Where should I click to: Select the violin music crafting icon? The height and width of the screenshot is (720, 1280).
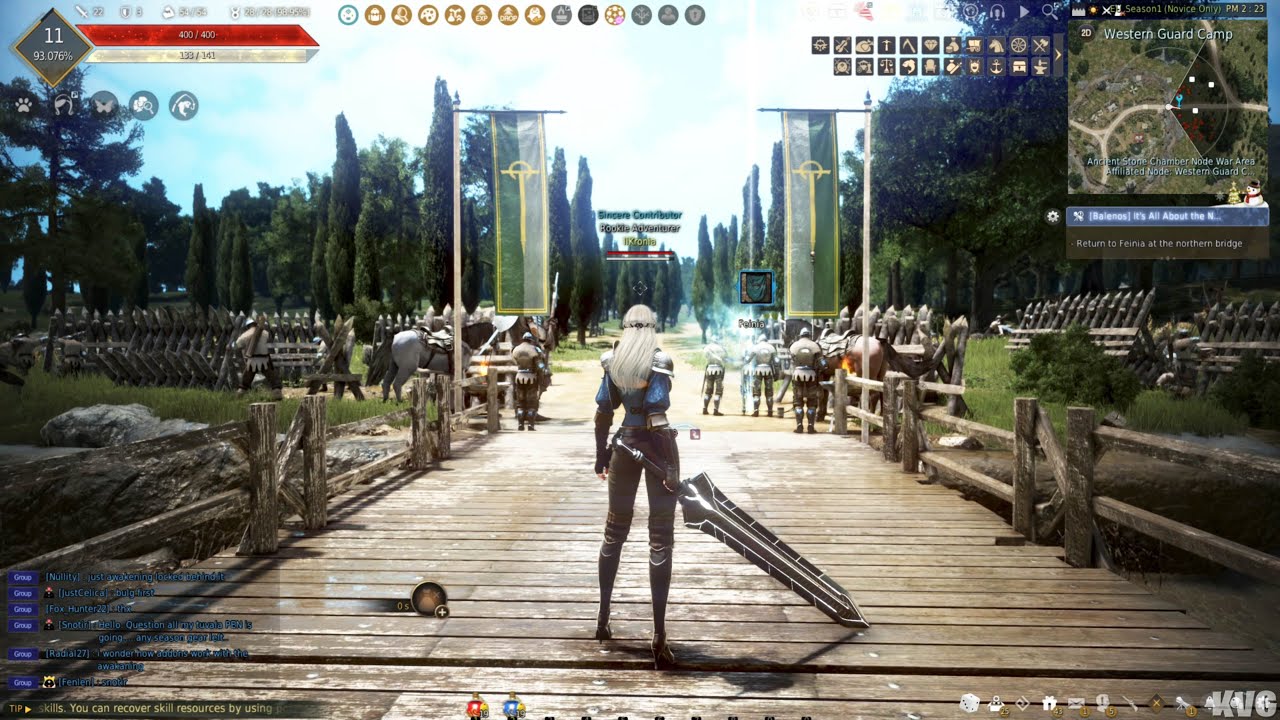[x=842, y=45]
